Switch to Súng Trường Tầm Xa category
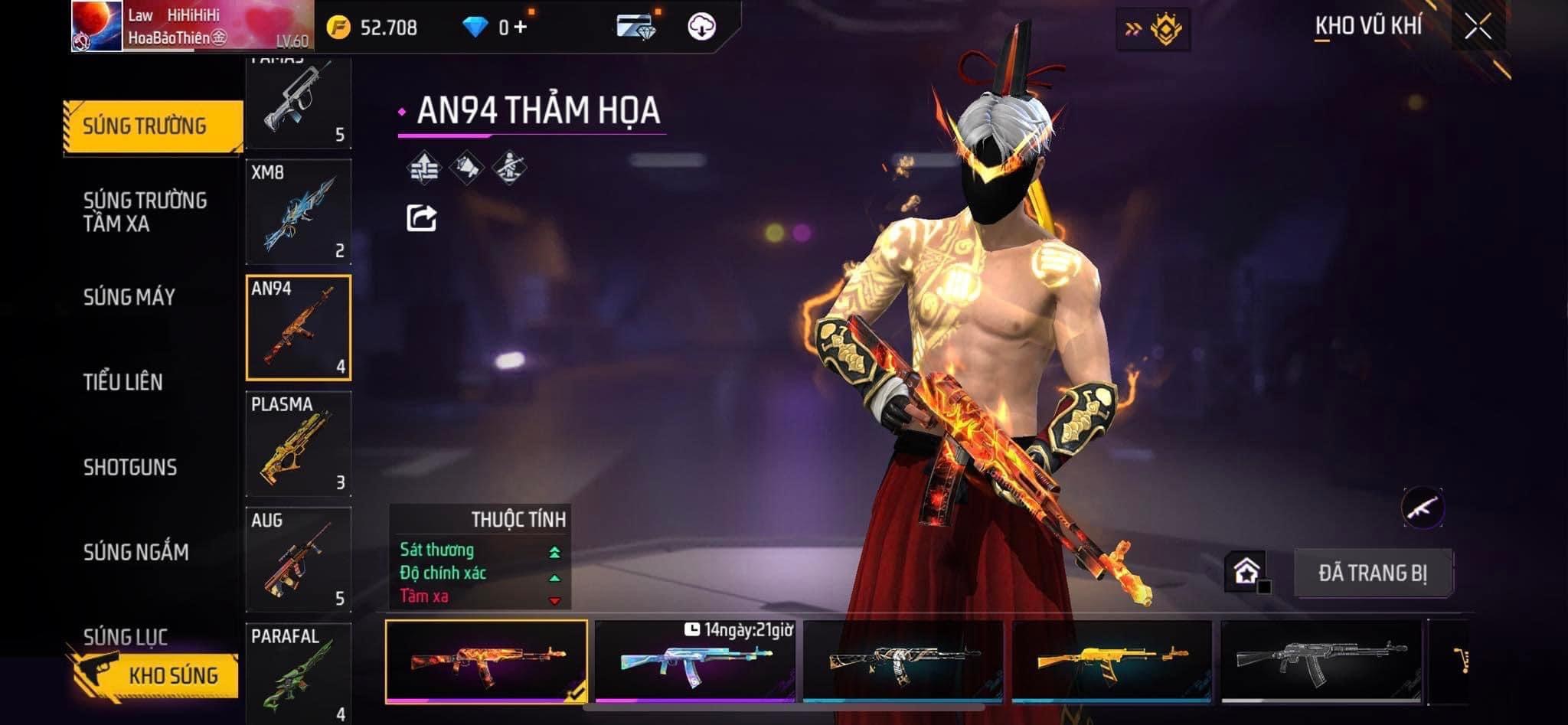1568x725 pixels. coord(145,212)
